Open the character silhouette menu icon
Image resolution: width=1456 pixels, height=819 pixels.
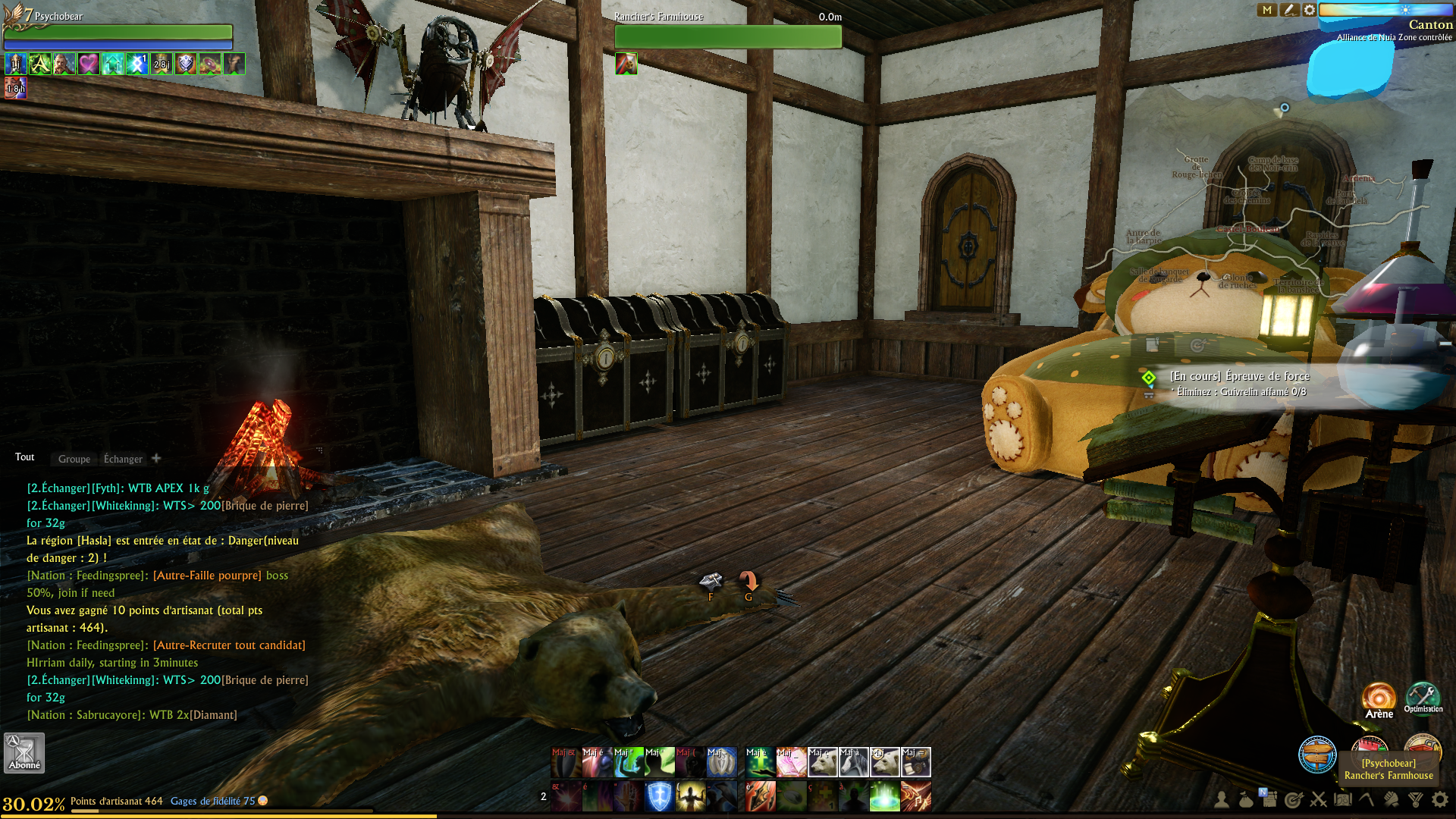1222,799
